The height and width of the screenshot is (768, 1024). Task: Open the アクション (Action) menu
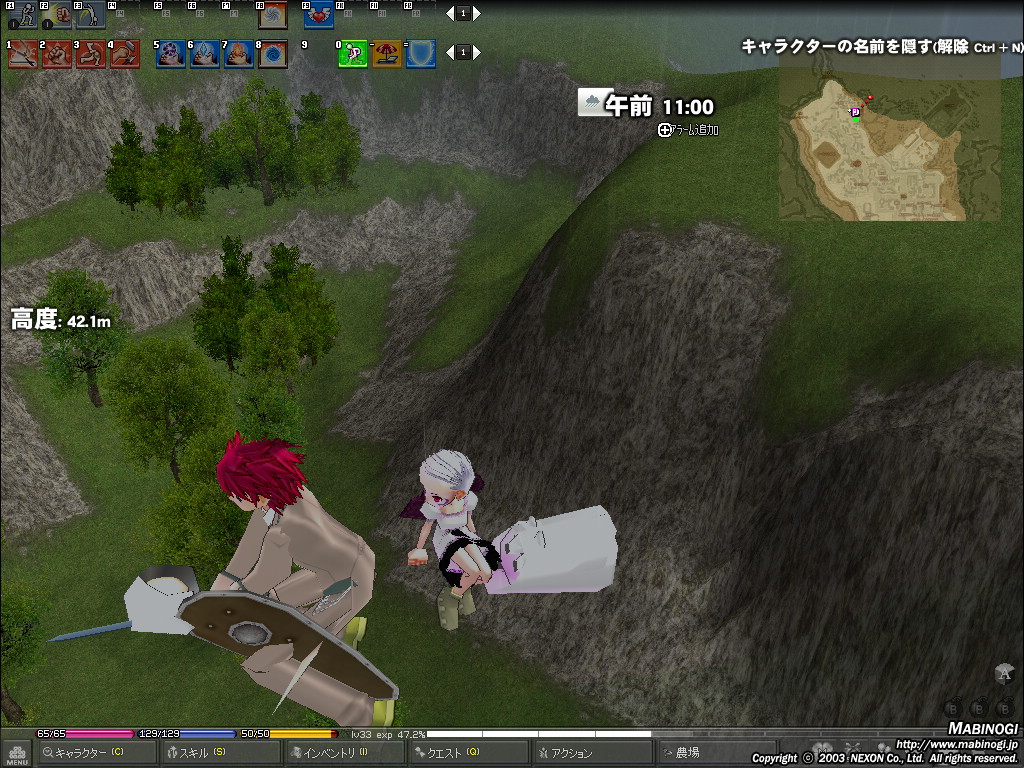pyautogui.click(x=590, y=753)
